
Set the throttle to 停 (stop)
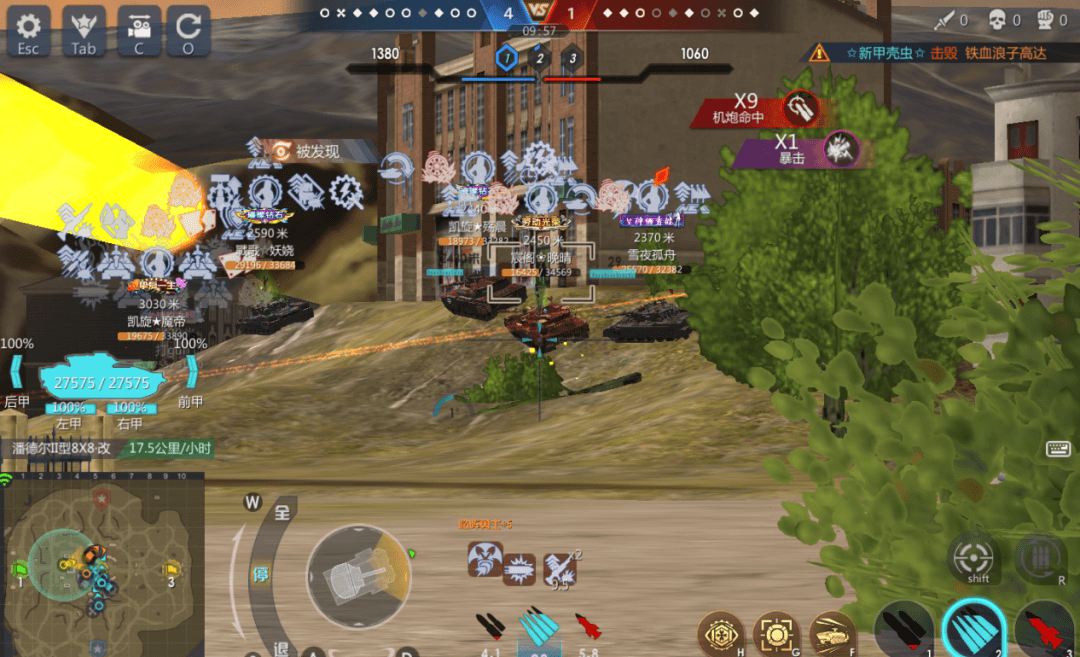tap(257, 576)
